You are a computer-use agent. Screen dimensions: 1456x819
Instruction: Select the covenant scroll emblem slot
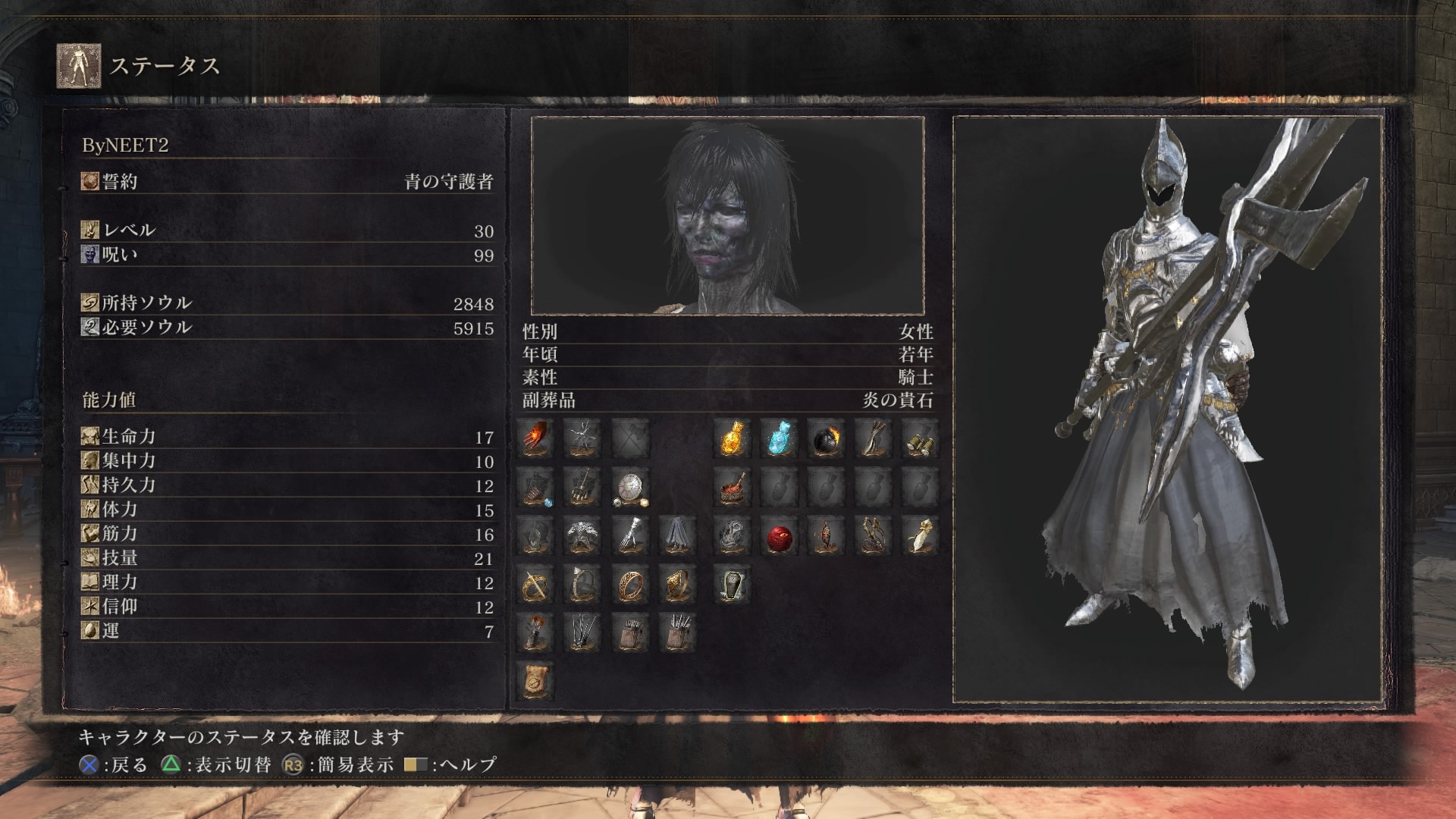click(535, 680)
